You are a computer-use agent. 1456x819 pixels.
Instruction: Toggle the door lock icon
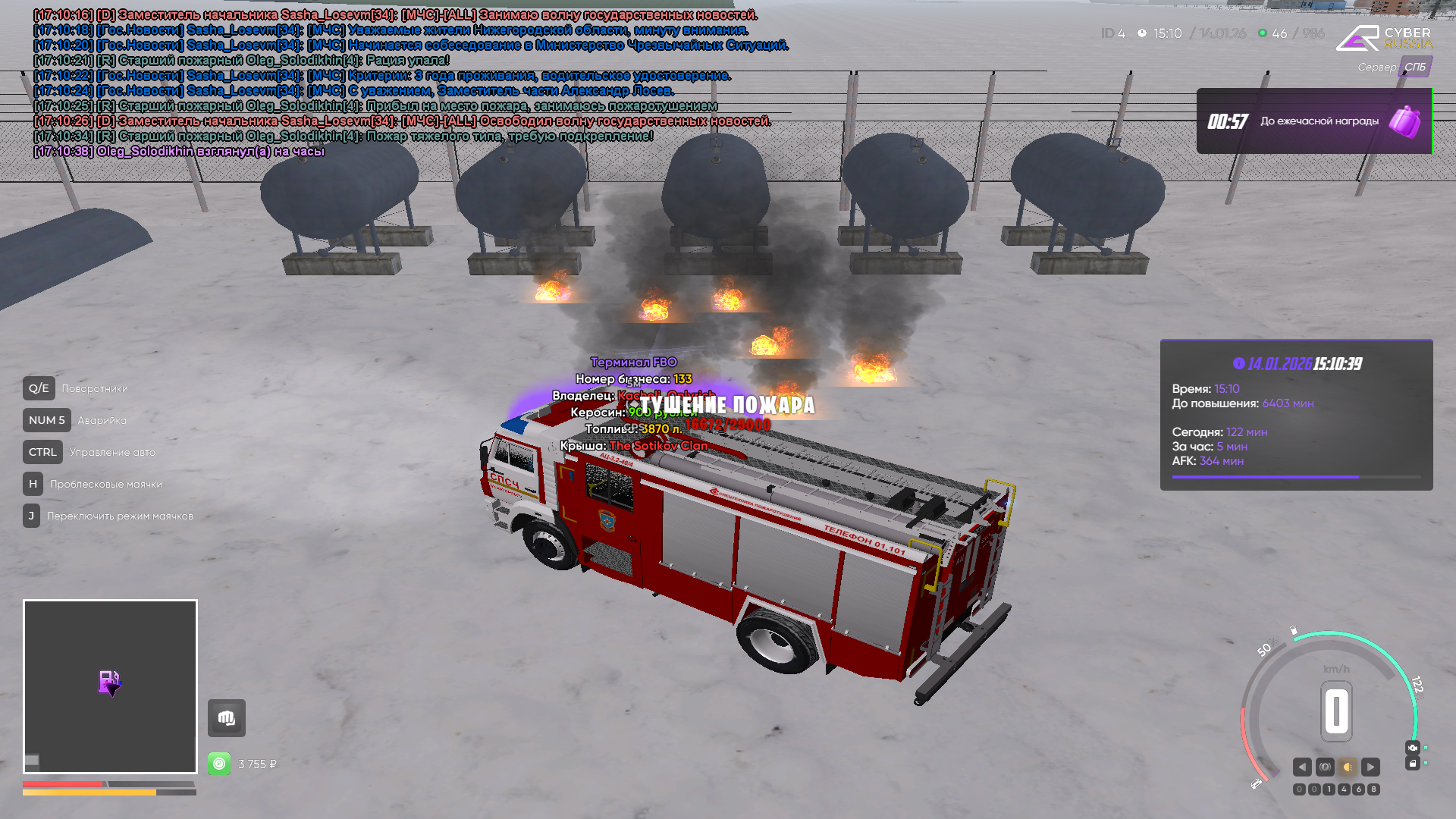(x=1412, y=763)
